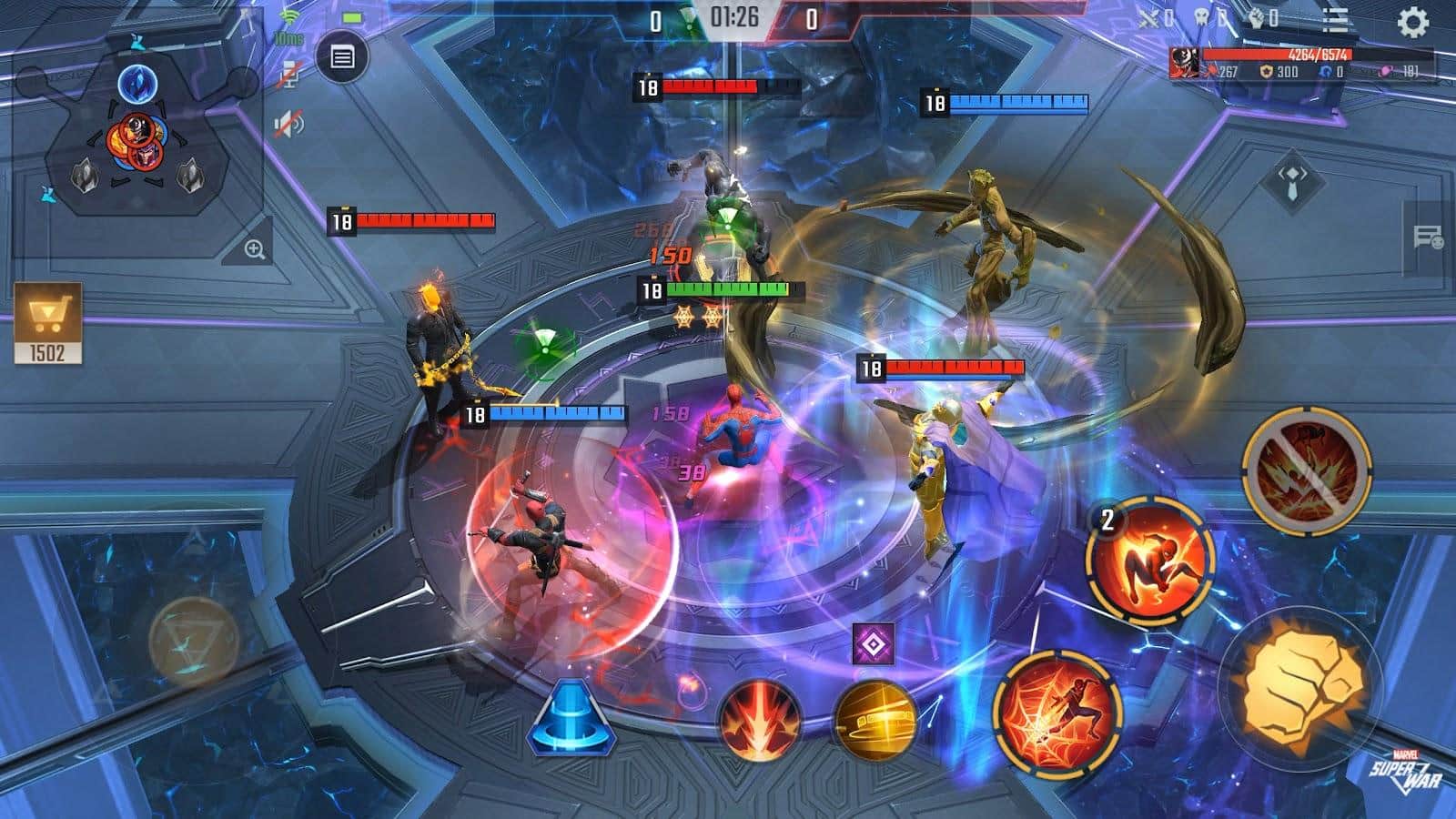Select the disabled ultimate ability icon
This screenshot has width=1456, height=819.
point(1307,468)
